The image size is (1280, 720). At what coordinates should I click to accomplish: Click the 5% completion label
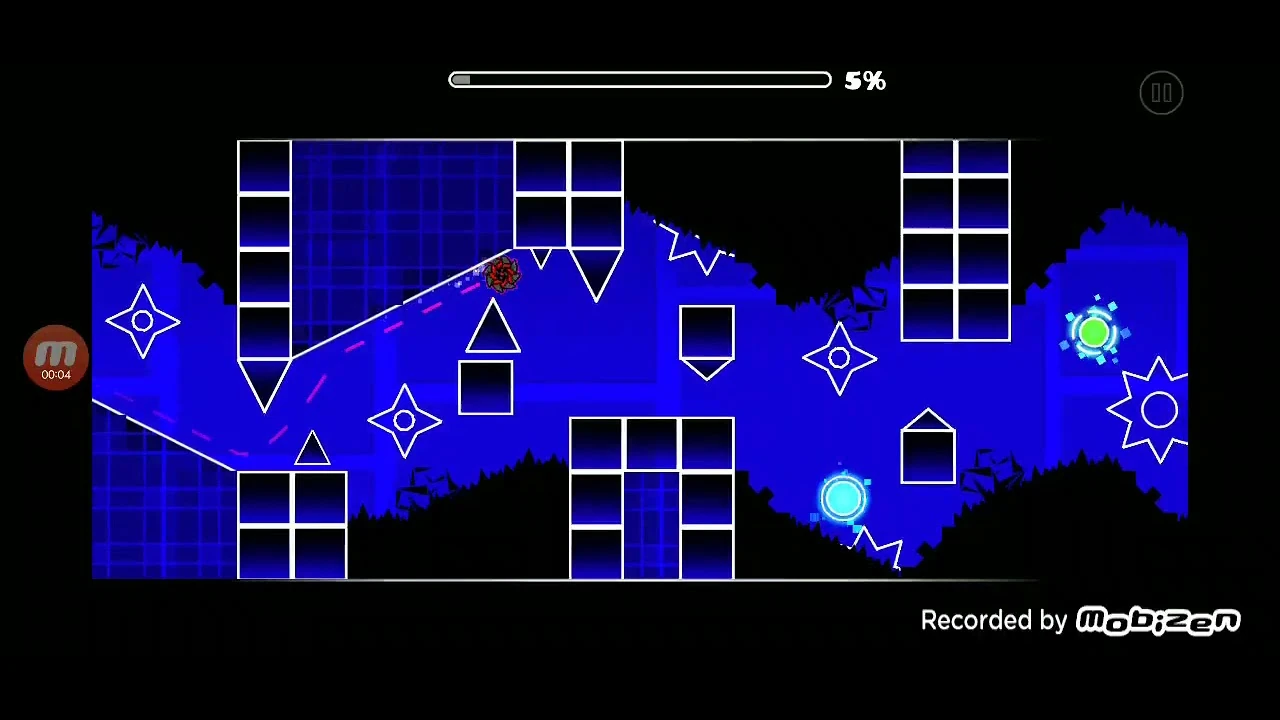864,80
